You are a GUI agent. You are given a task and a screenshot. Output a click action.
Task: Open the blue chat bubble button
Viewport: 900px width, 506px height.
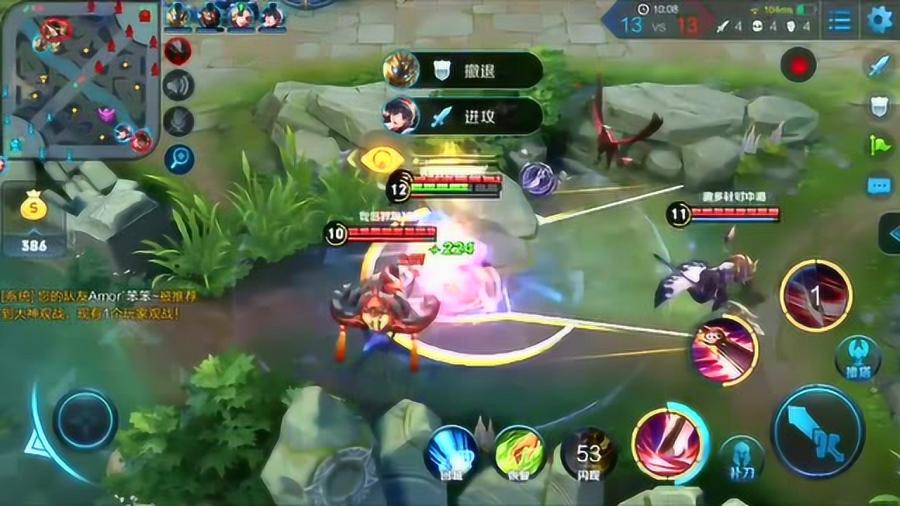click(x=878, y=186)
